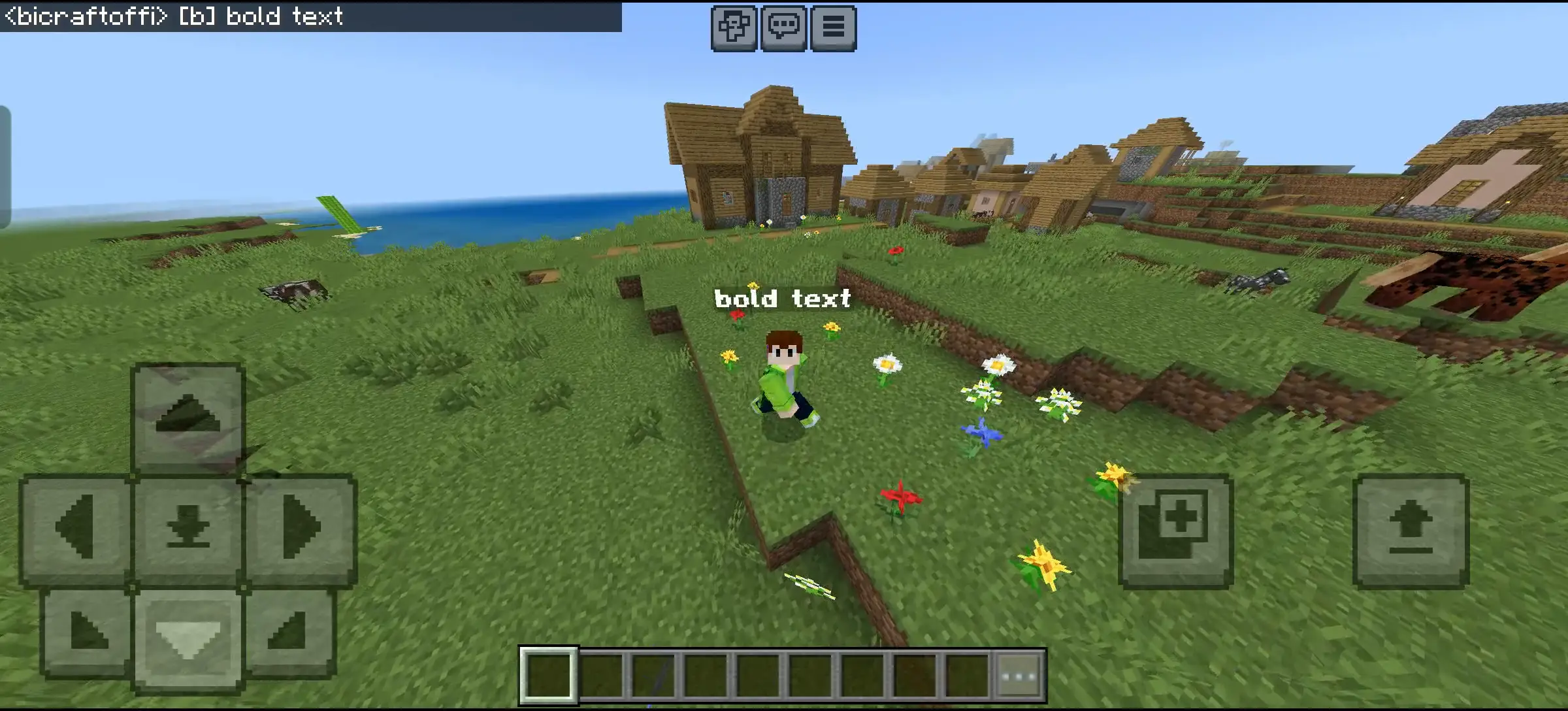Tap the move forward arrow

(188, 416)
